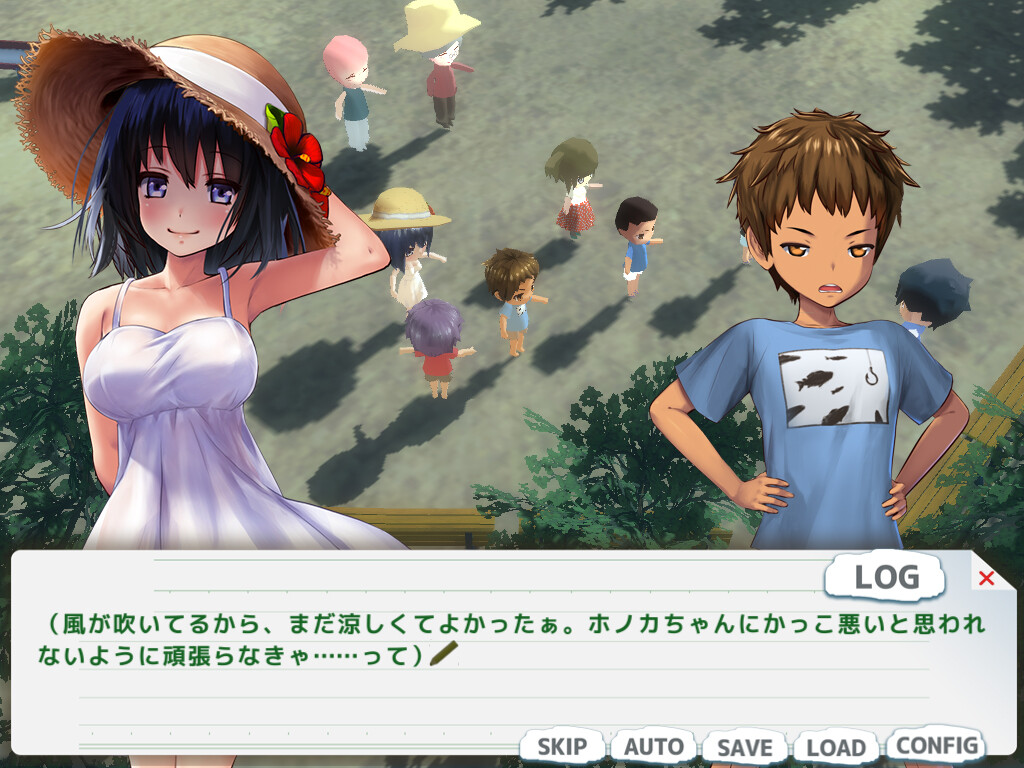1024x768 pixels.
Task: Activate SKIP mode
Action: tap(562, 747)
